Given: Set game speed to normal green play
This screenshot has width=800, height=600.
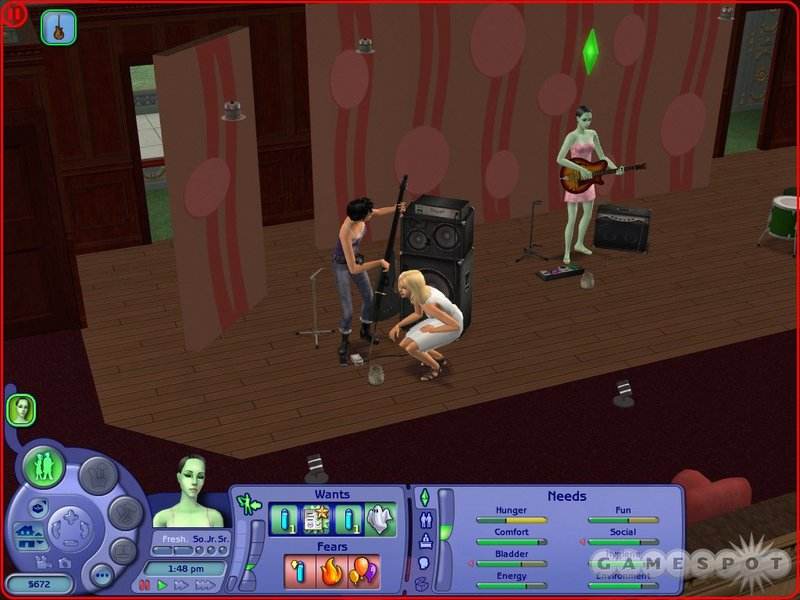Looking at the screenshot, I should (162, 585).
